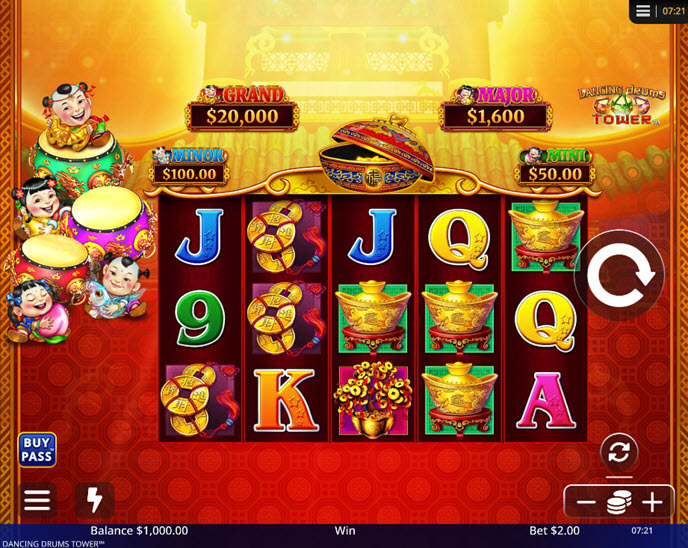Image resolution: width=688 pixels, height=548 pixels.
Task: Open the hamburger menu at bottom left
Action: click(37, 500)
